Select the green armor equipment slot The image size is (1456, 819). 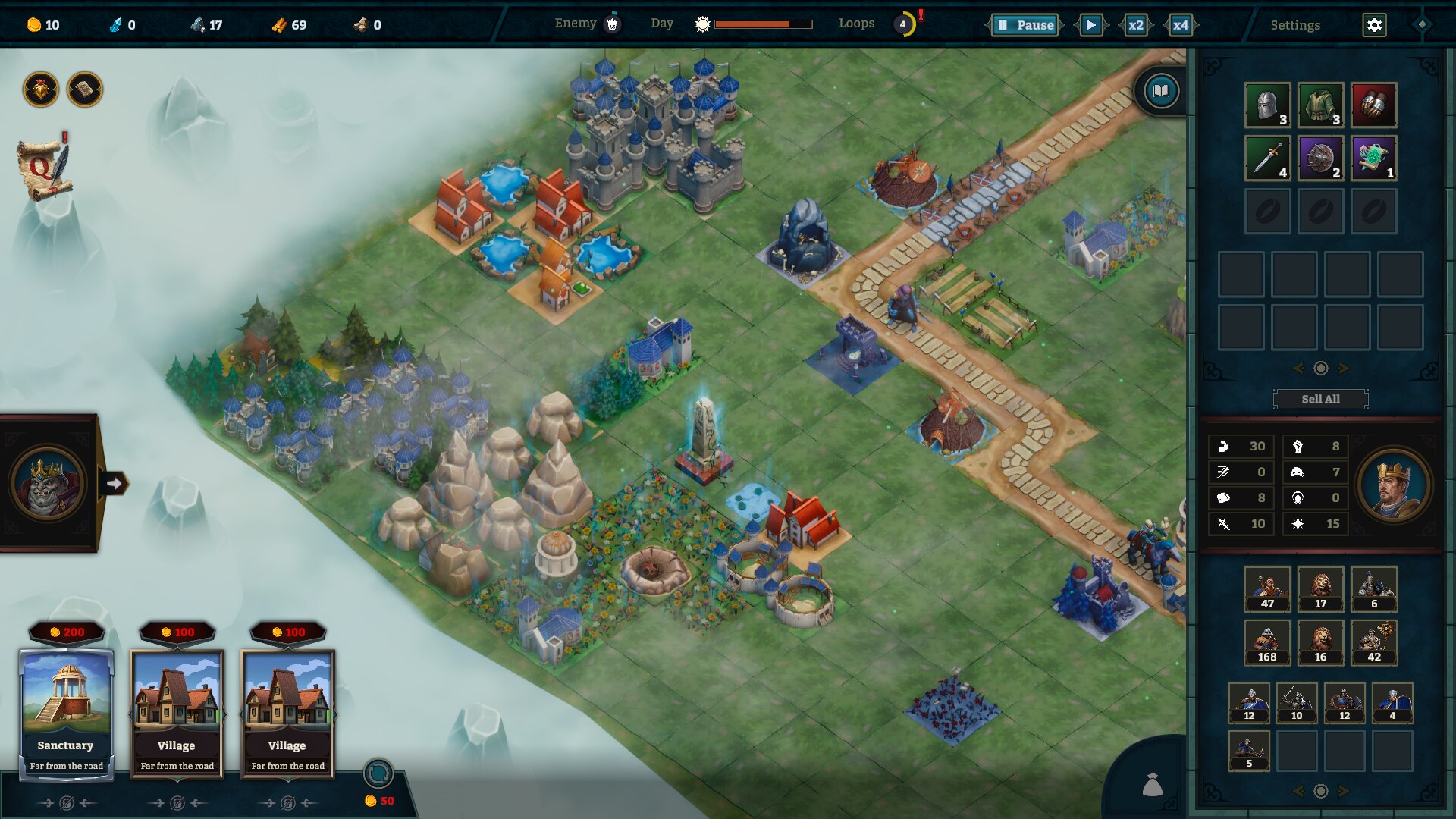[1320, 105]
